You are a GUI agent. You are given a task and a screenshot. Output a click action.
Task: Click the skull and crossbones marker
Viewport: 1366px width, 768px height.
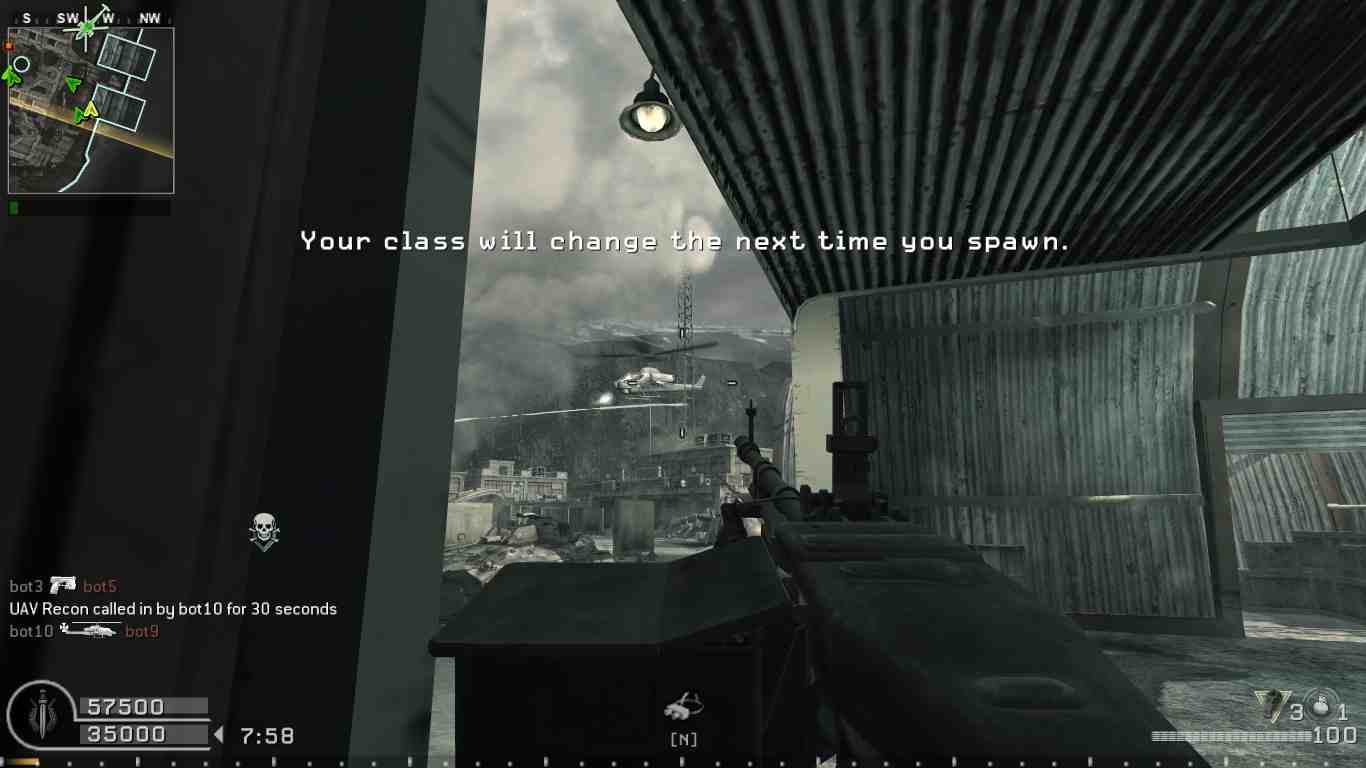tap(264, 531)
